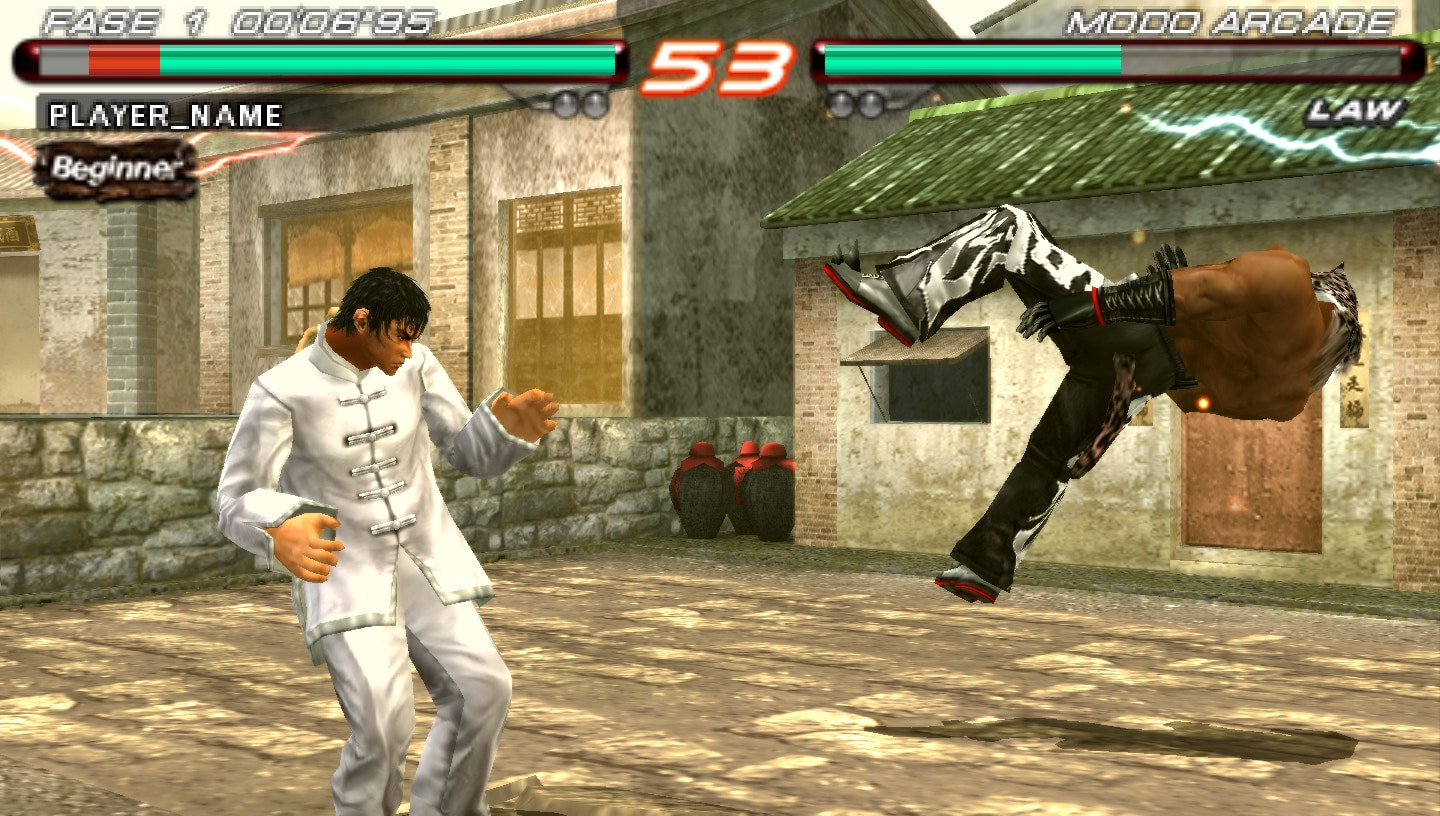The width and height of the screenshot is (1440, 816).
Task: Click the orange 53 combo counter
Action: (716, 65)
